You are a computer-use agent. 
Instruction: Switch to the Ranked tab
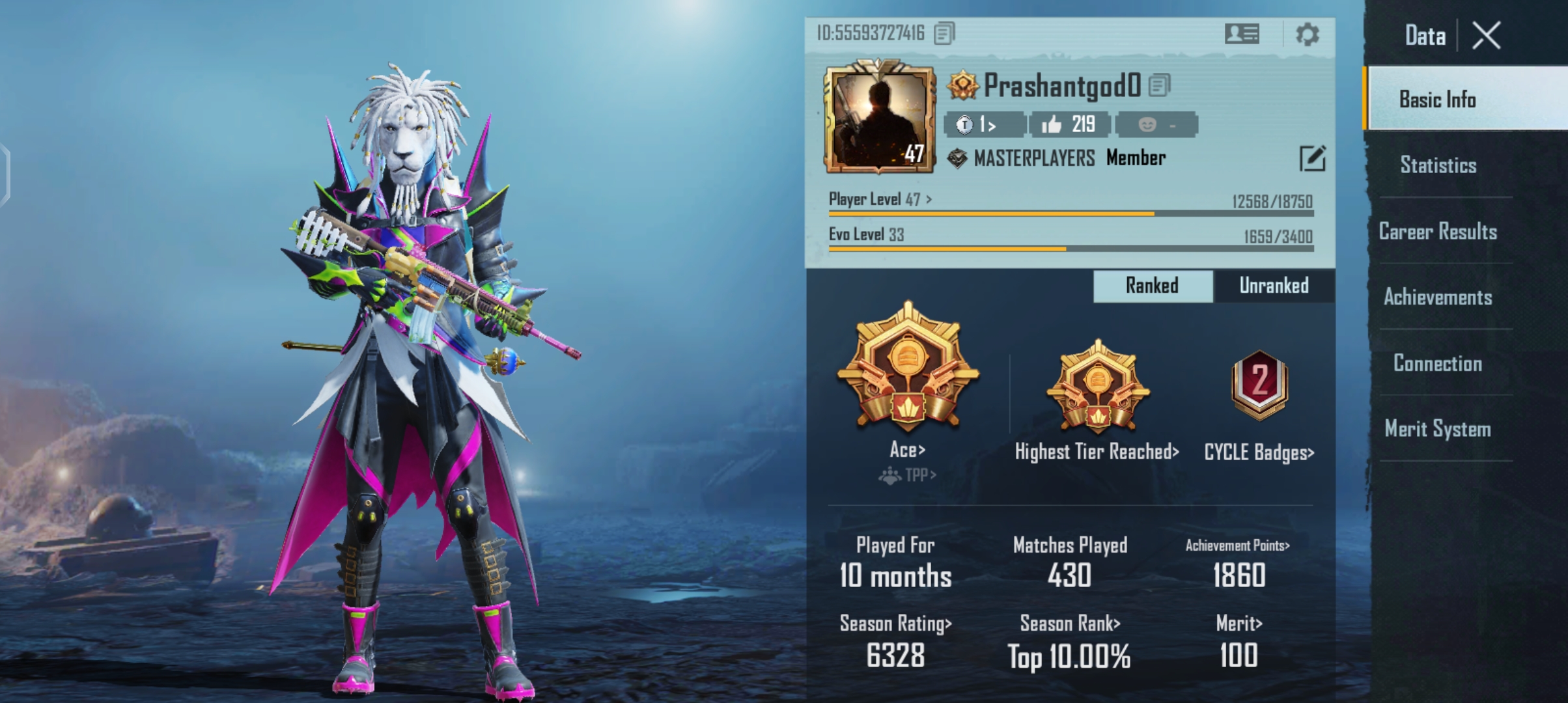[x=1152, y=285]
